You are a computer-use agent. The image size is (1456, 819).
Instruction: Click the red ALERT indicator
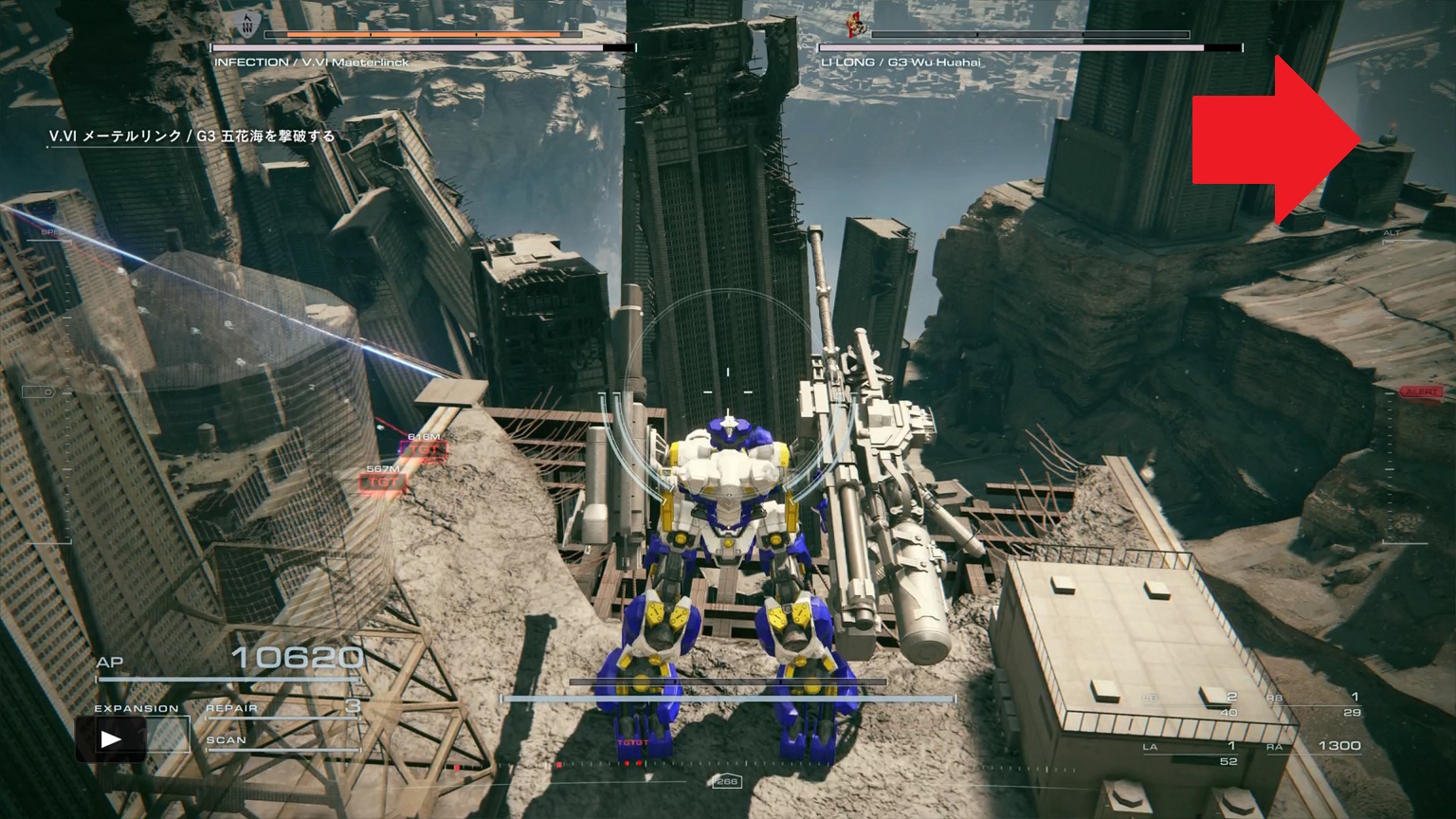tap(1422, 391)
